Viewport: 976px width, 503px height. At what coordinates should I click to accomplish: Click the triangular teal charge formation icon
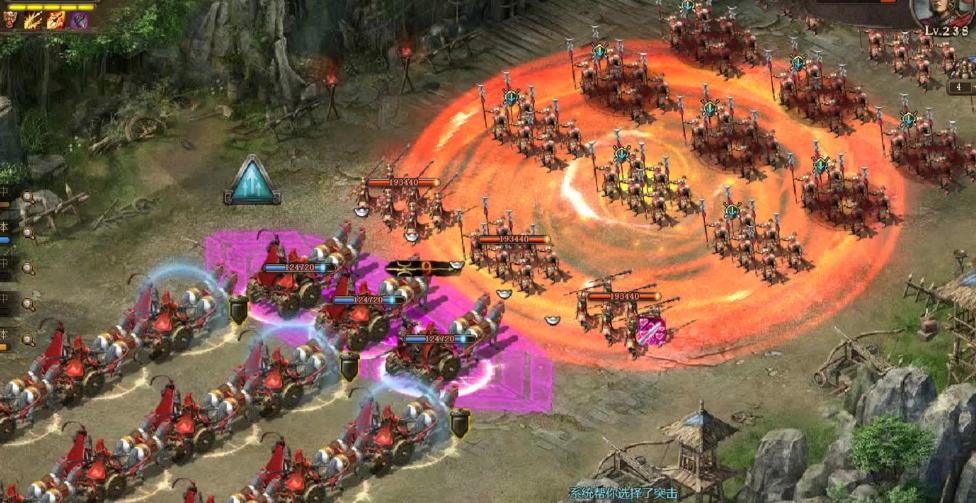click(x=251, y=181)
